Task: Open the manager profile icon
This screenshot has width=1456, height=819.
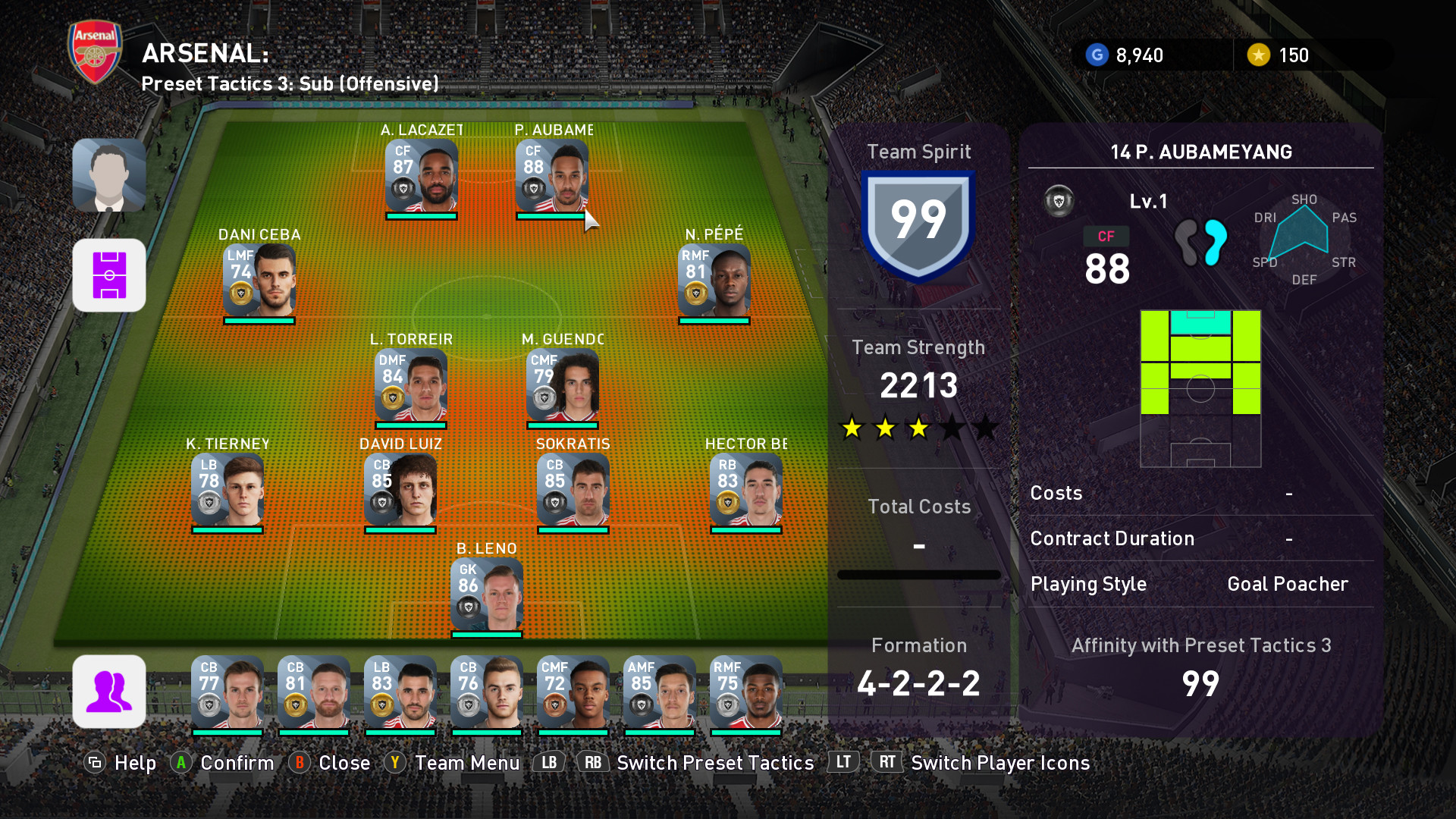Action: pos(109,175)
